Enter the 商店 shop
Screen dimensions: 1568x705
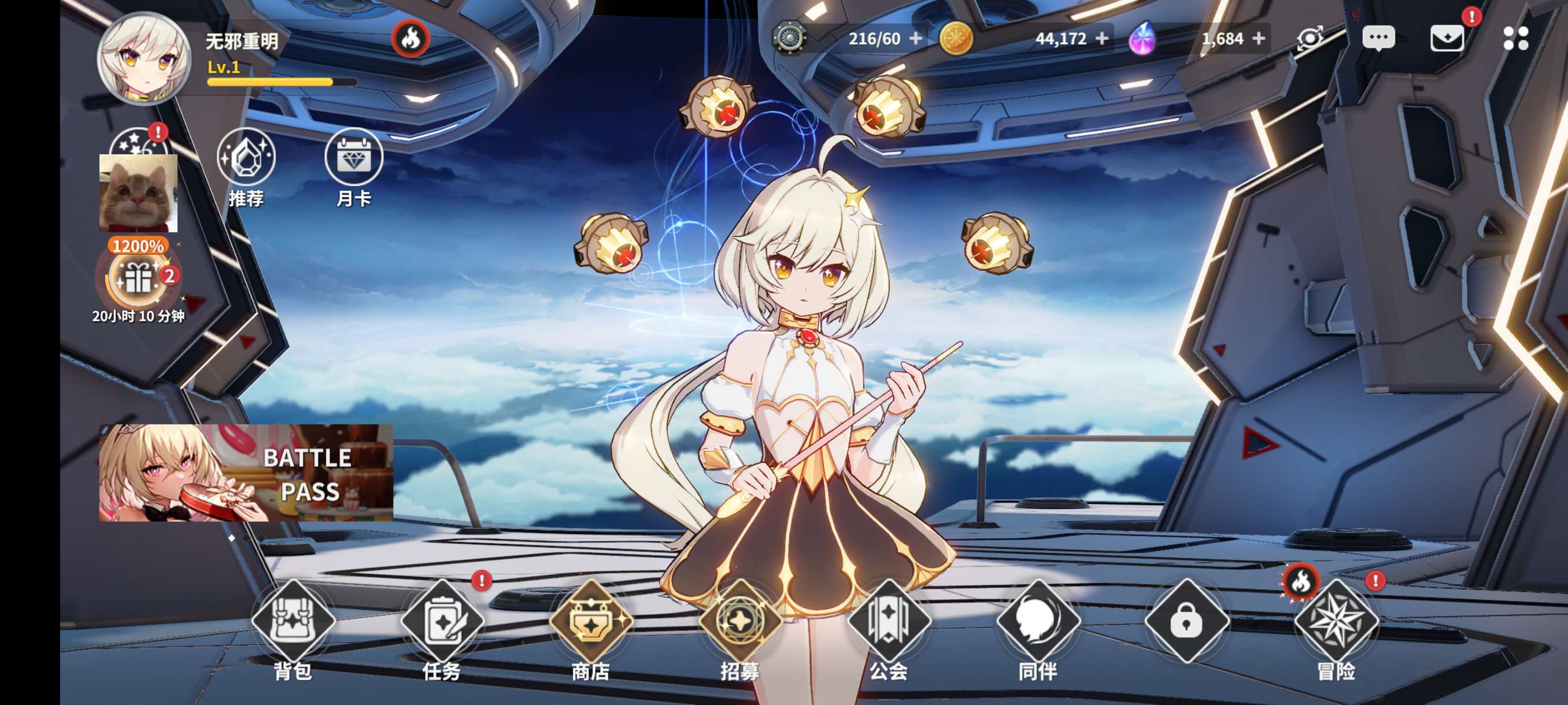pos(590,622)
